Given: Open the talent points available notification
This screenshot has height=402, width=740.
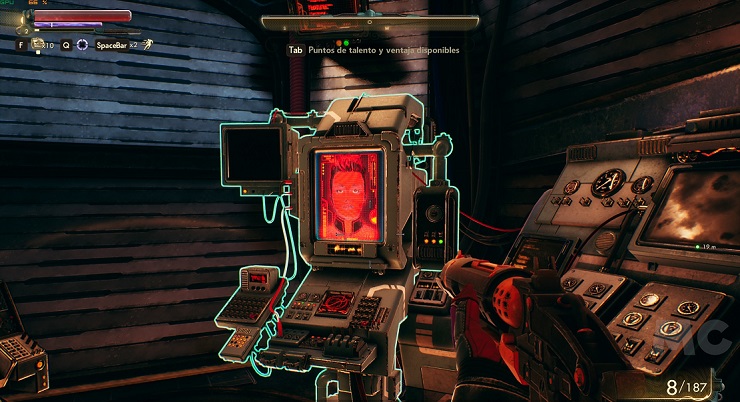Looking at the screenshot, I should pyautogui.click(x=373, y=50).
